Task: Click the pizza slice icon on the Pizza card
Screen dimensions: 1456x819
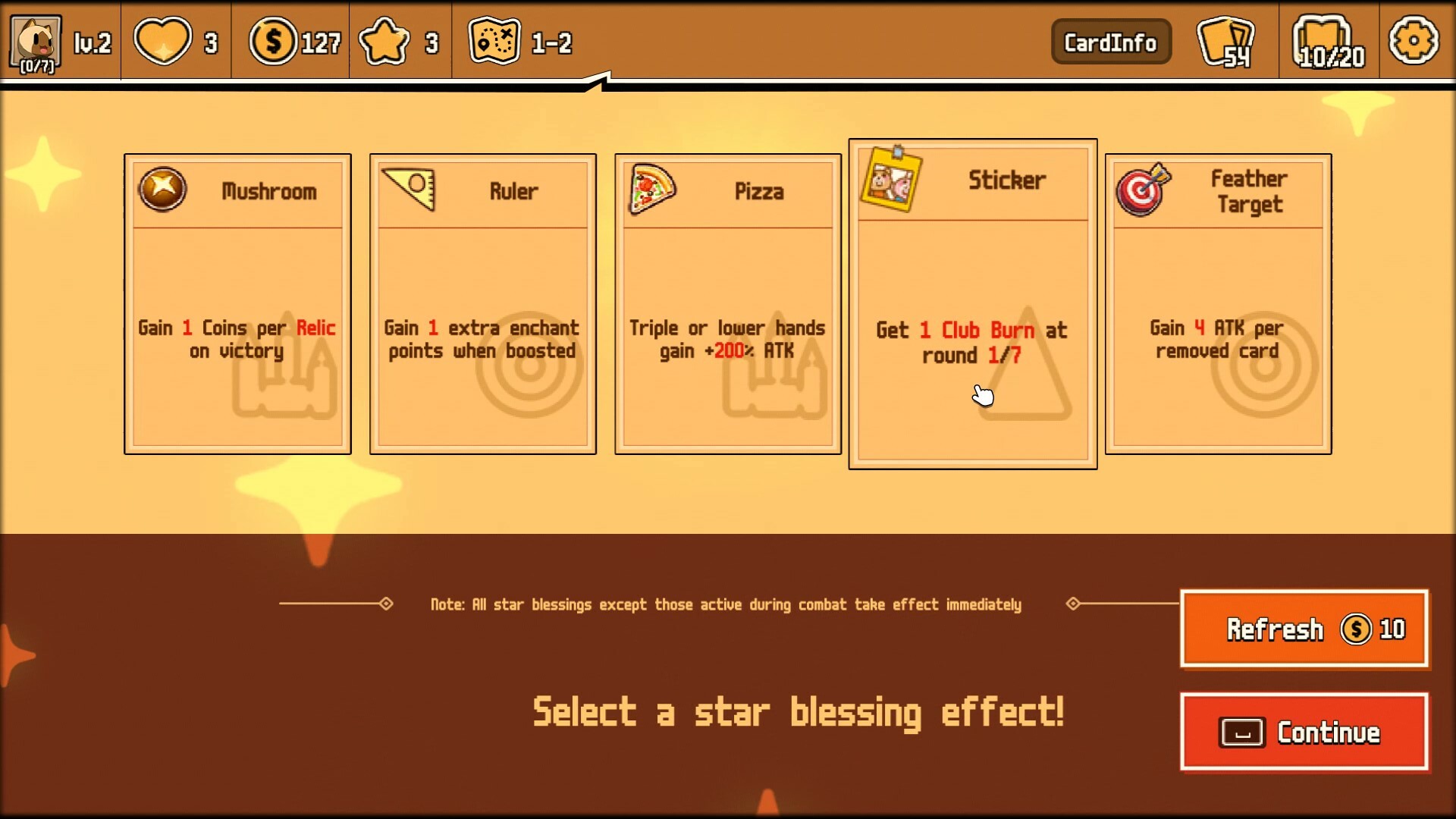Action: [x=652, y=189]
